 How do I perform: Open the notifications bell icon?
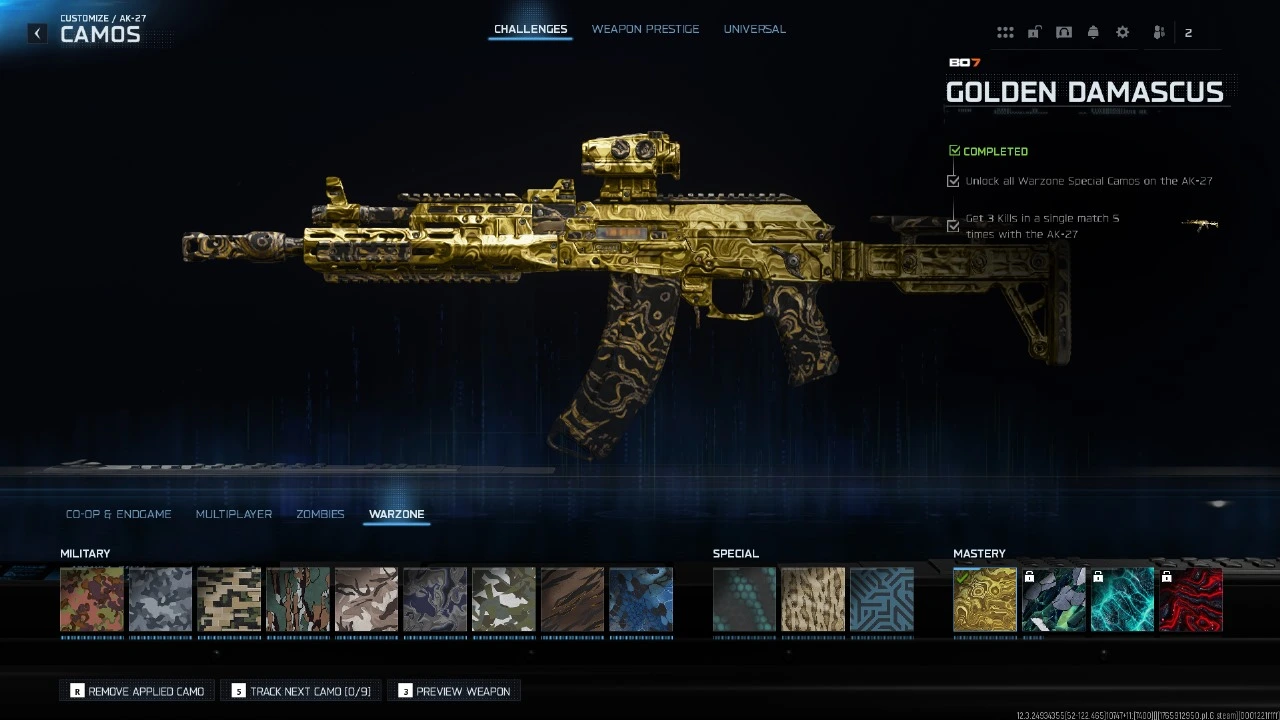1093,31
